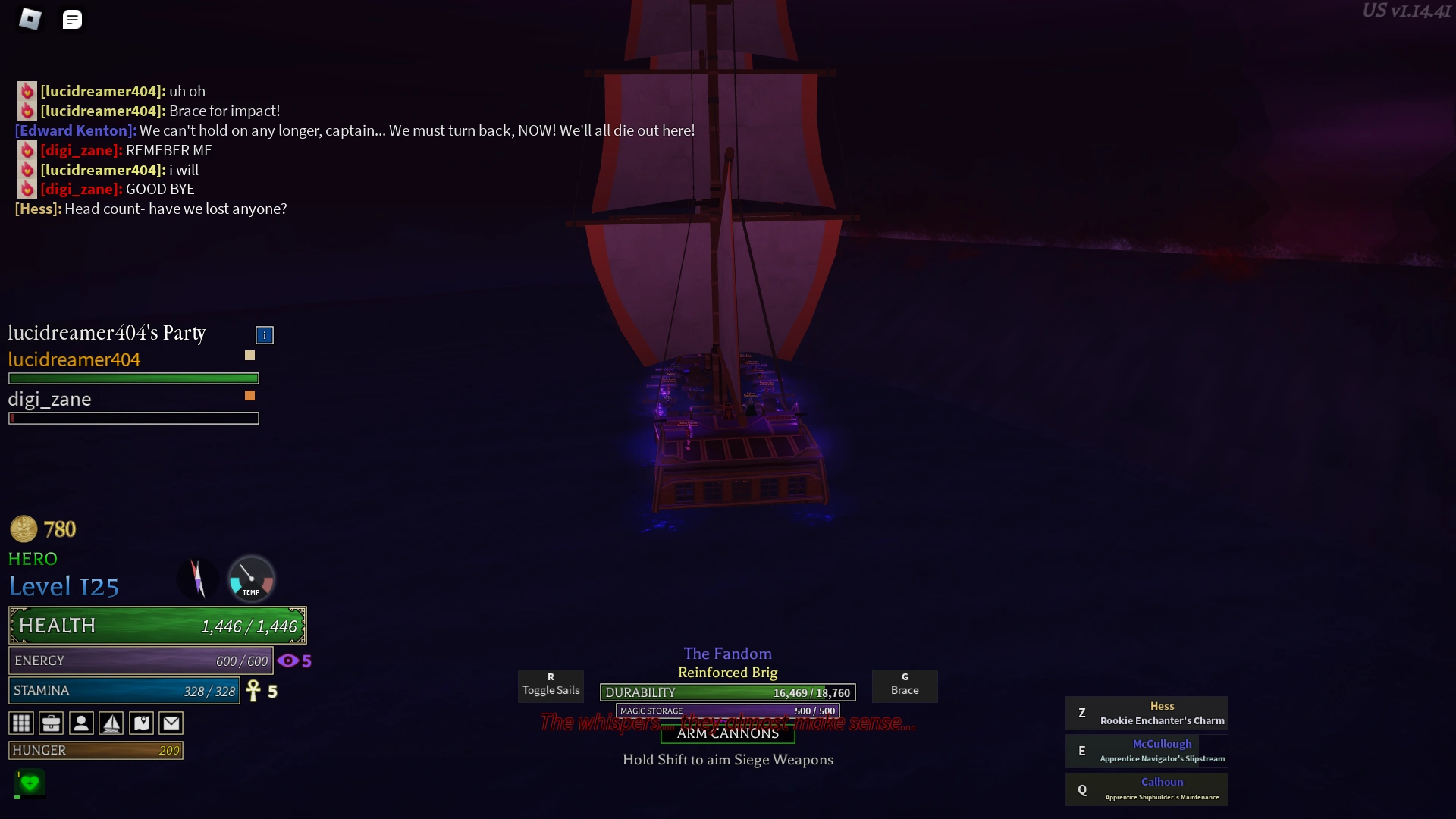Open the ship sailboat icon
This screenshot has width=1456, height=819.
[111, 723]
